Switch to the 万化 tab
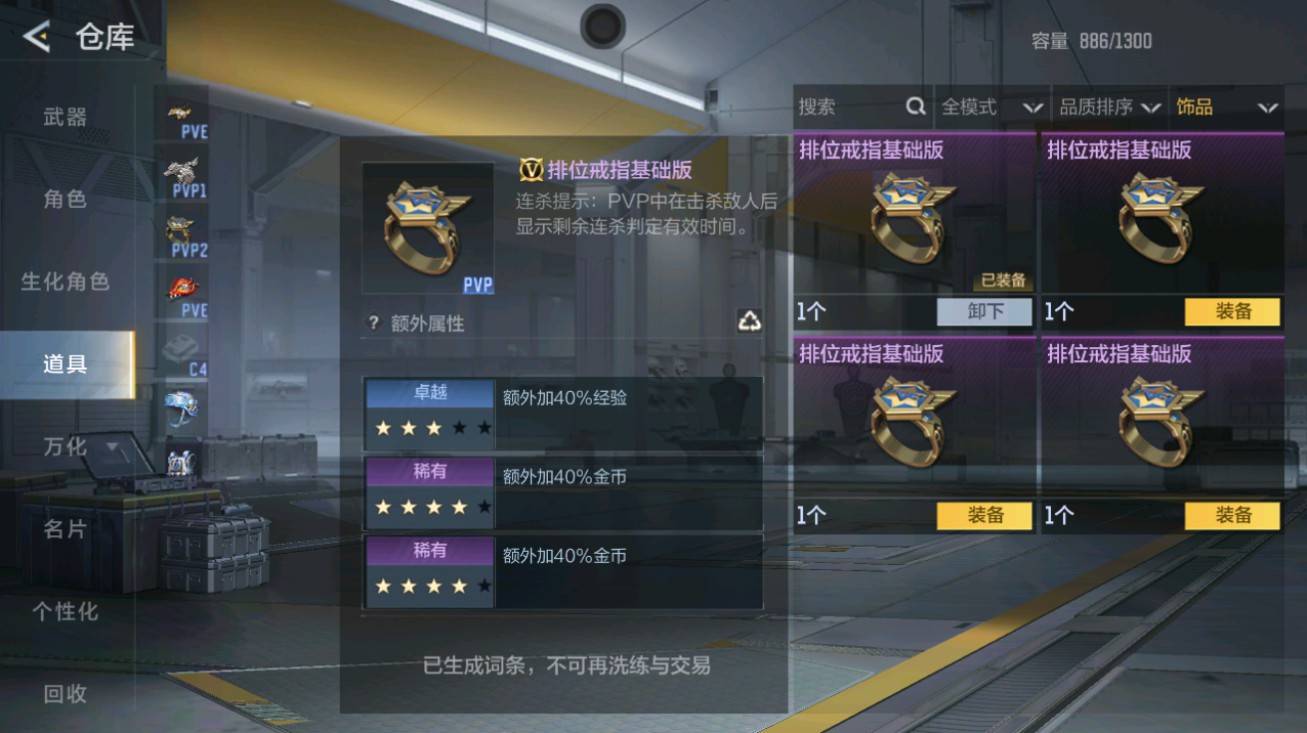 [65, 447]
